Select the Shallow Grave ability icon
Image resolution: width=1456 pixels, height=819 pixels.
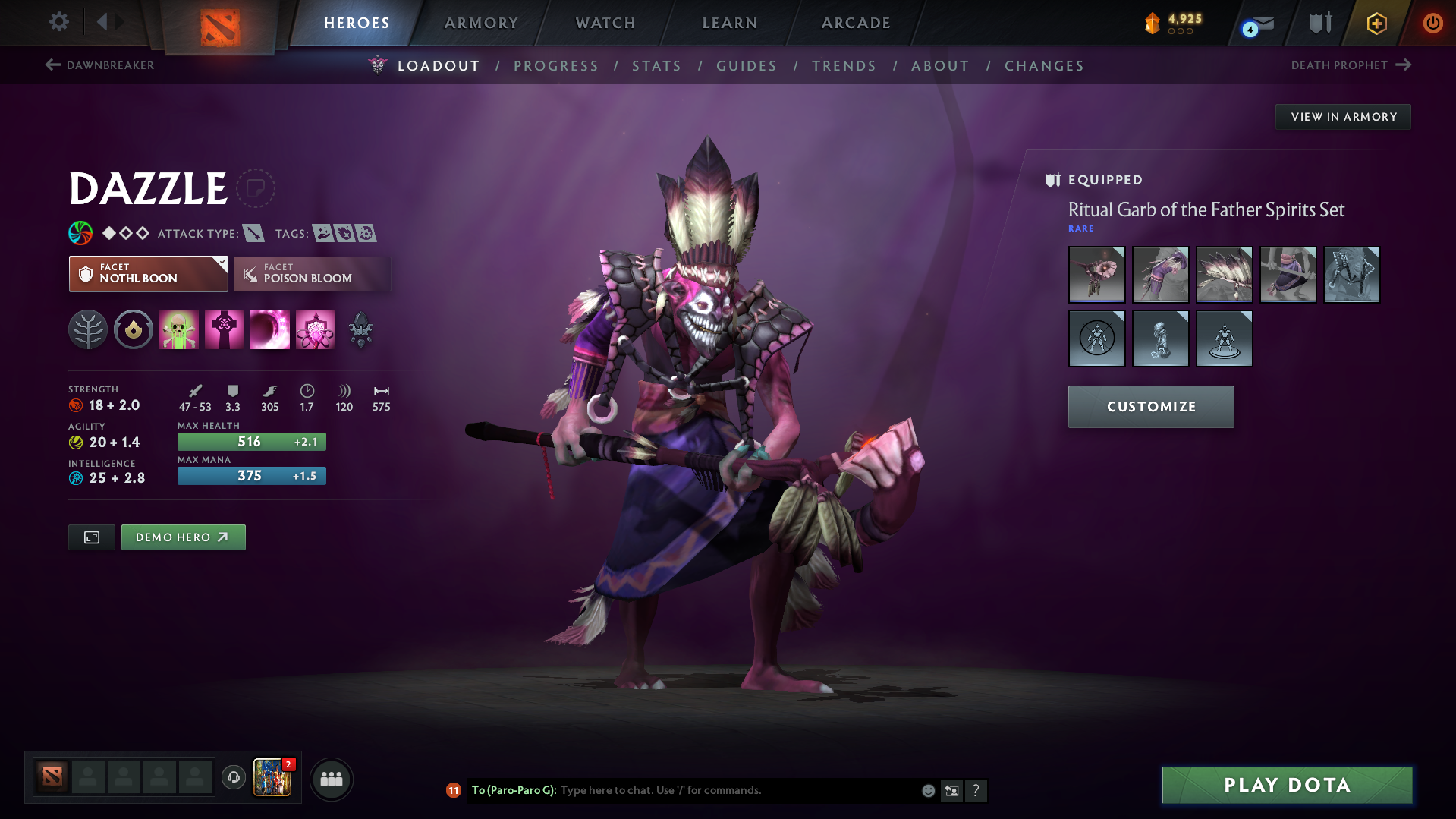(225, 329)
